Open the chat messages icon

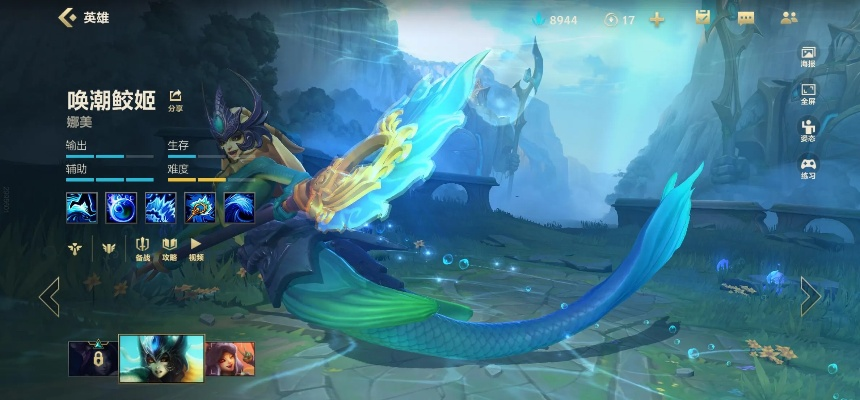746,17
